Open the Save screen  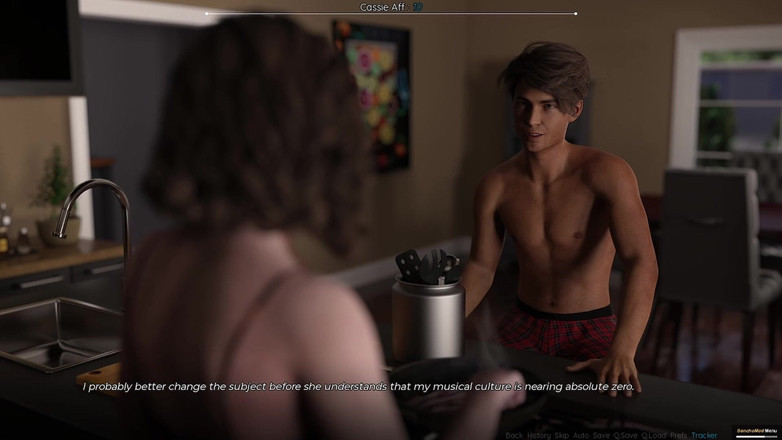coord(601,435)
